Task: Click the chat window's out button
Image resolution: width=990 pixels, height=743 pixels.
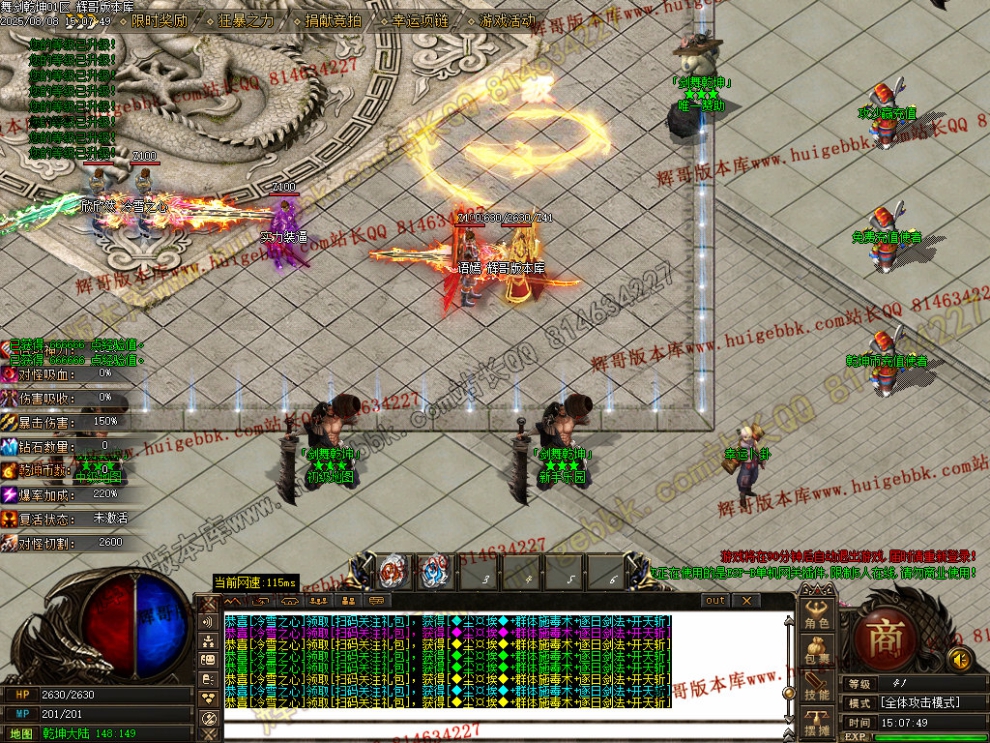Action: click(x=715, y=601)
